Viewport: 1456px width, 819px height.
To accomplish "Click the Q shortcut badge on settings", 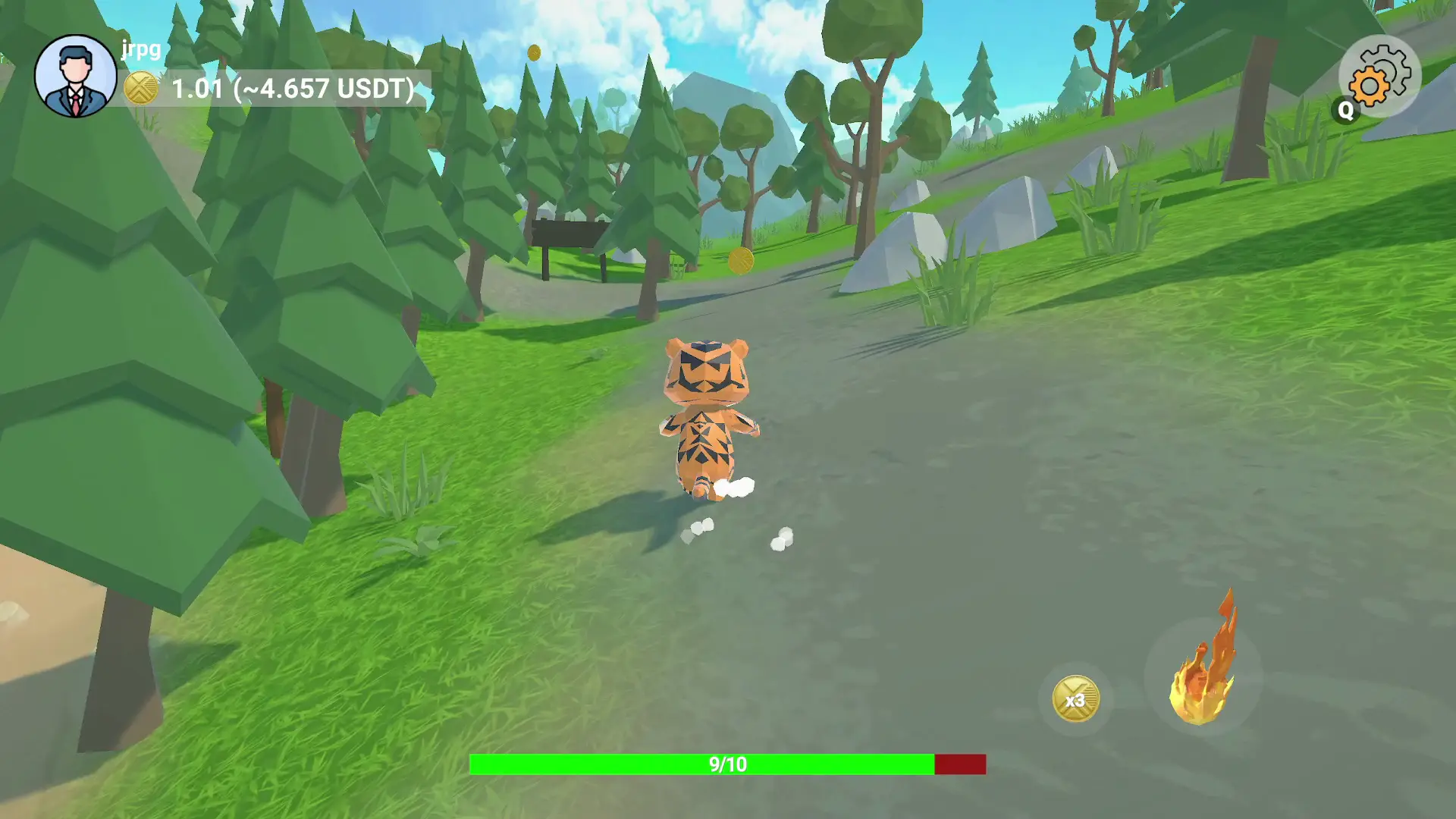I will tap(1346, 111).
